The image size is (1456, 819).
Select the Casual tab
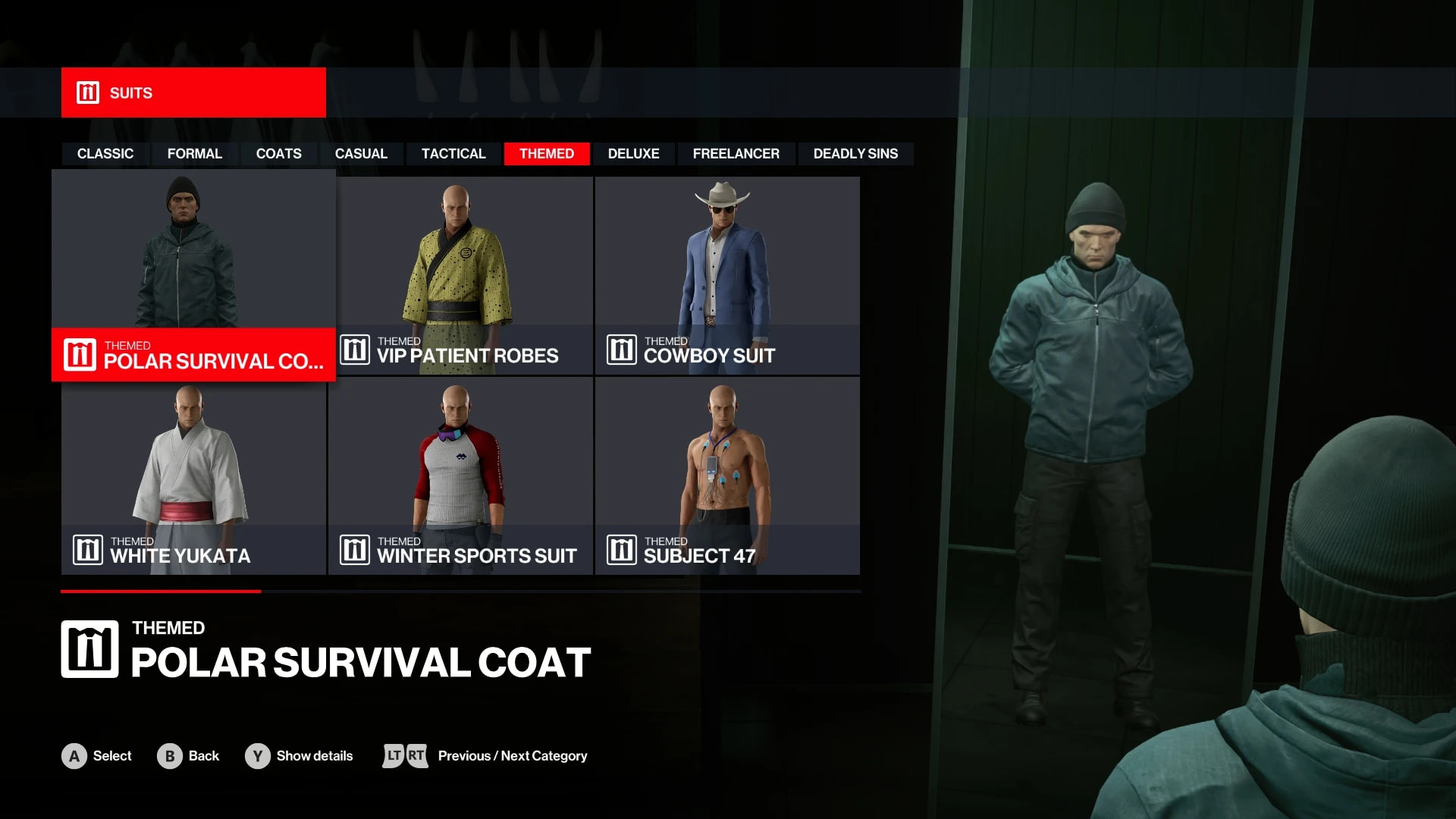(361, 154)
